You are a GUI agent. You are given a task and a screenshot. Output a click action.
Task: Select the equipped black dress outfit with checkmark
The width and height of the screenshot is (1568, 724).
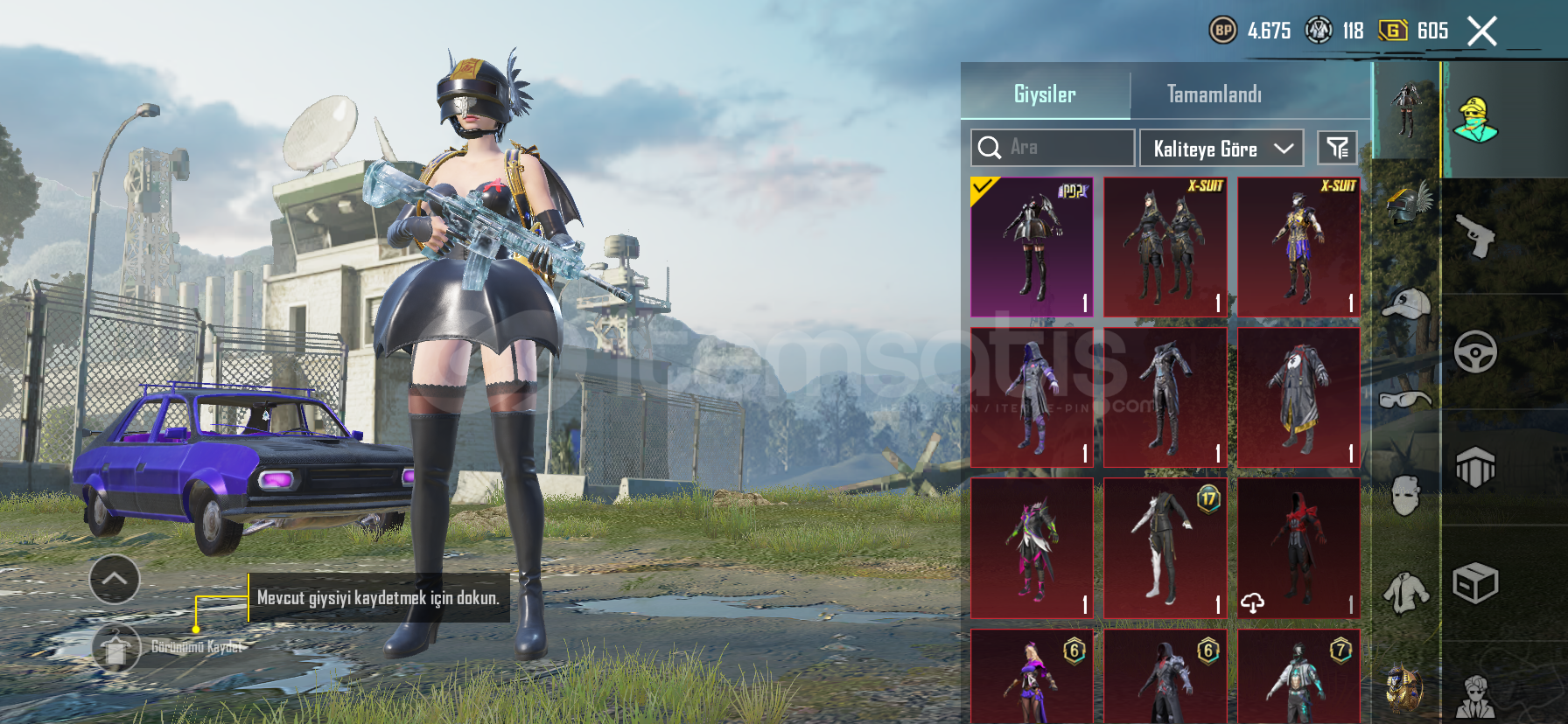pyautogui.click(x=1032, y=247)
